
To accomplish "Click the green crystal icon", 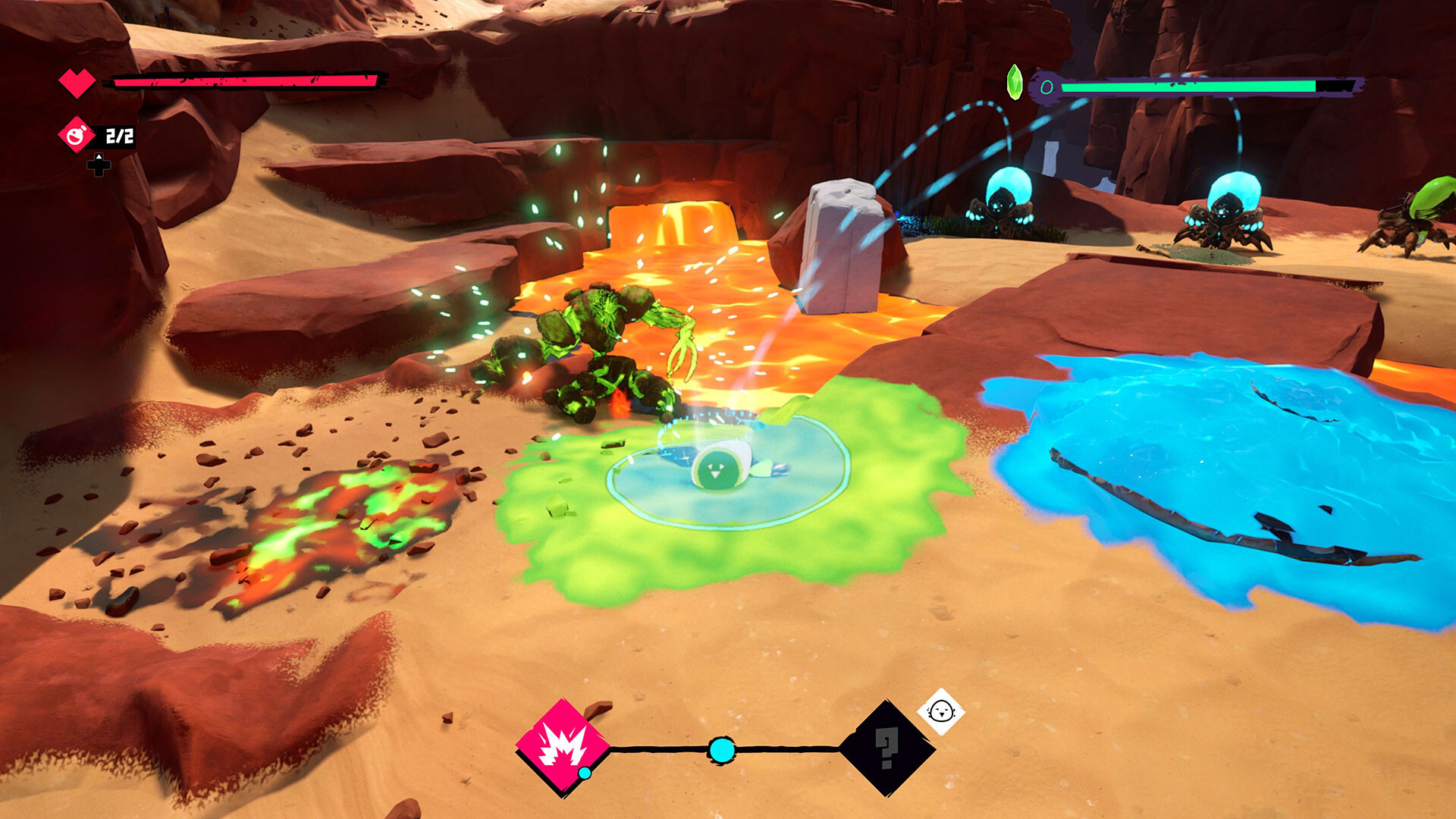I will pos(1014,82).
